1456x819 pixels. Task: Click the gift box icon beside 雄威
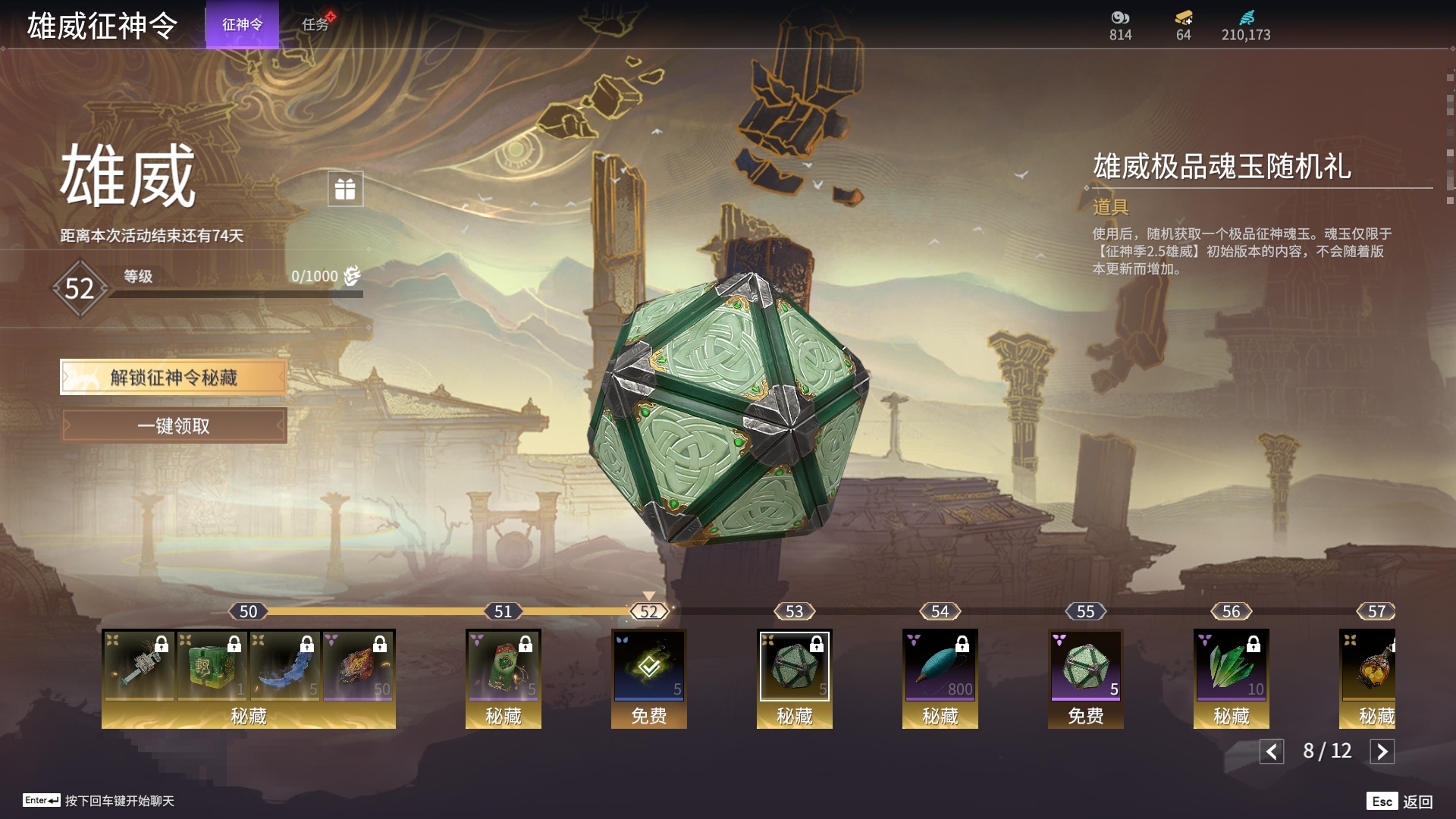click(345, 189)
